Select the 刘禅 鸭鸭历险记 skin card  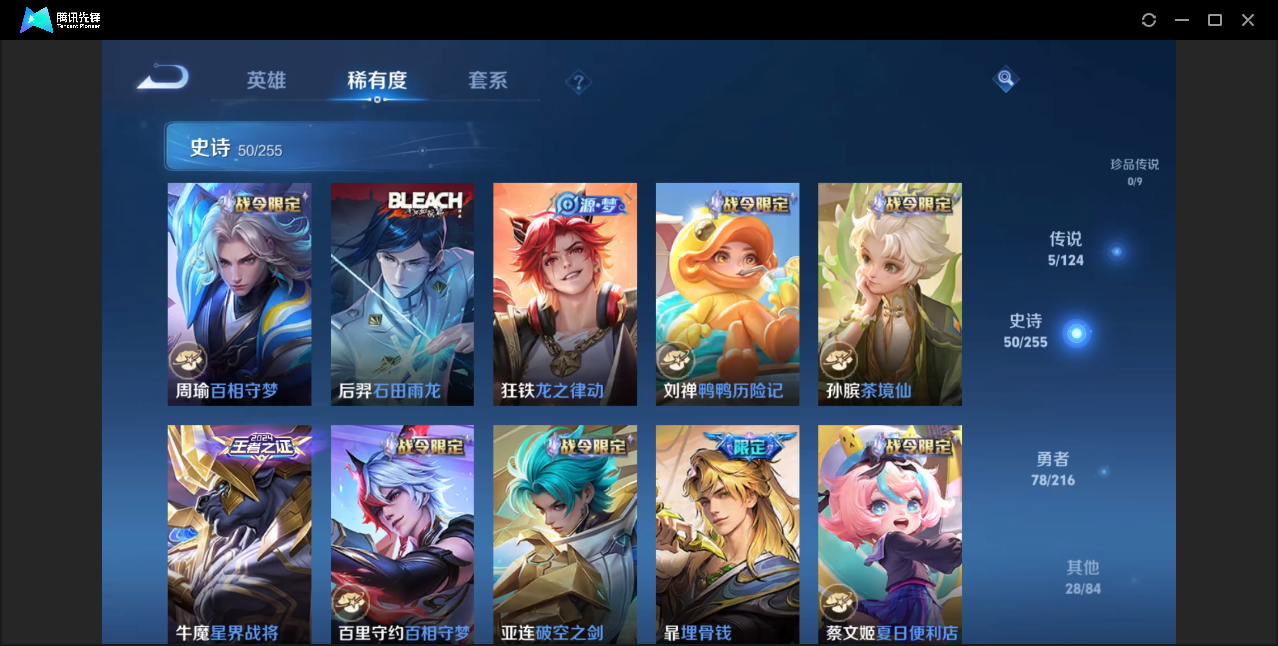click(x=727, y=294)
